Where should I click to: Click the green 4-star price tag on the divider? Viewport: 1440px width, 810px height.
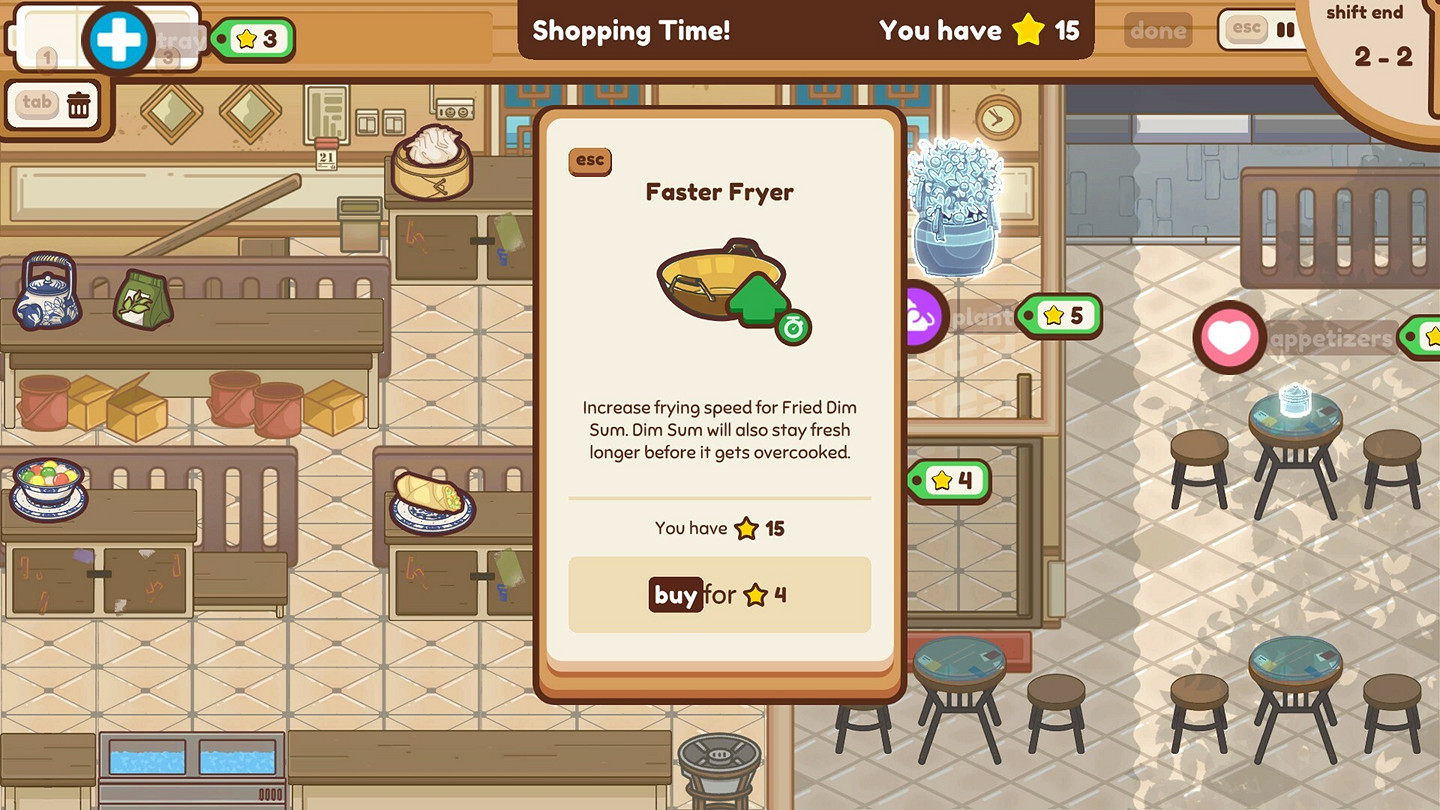tap(949, 481)
